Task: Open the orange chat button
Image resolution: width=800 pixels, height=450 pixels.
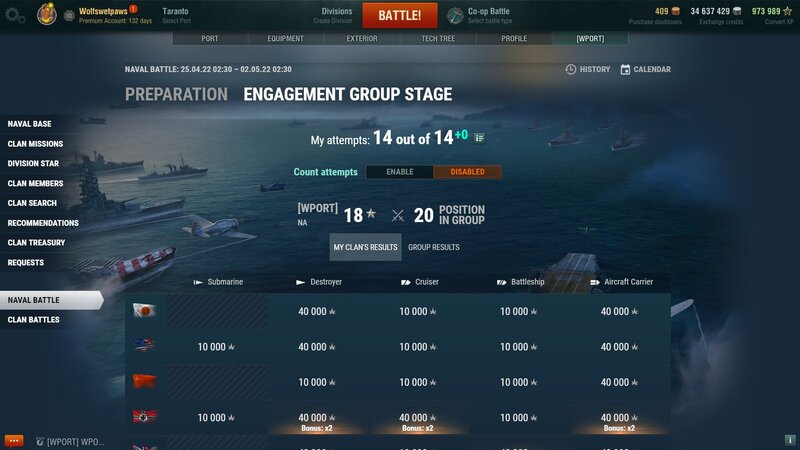Action: (x=14, y=440)
